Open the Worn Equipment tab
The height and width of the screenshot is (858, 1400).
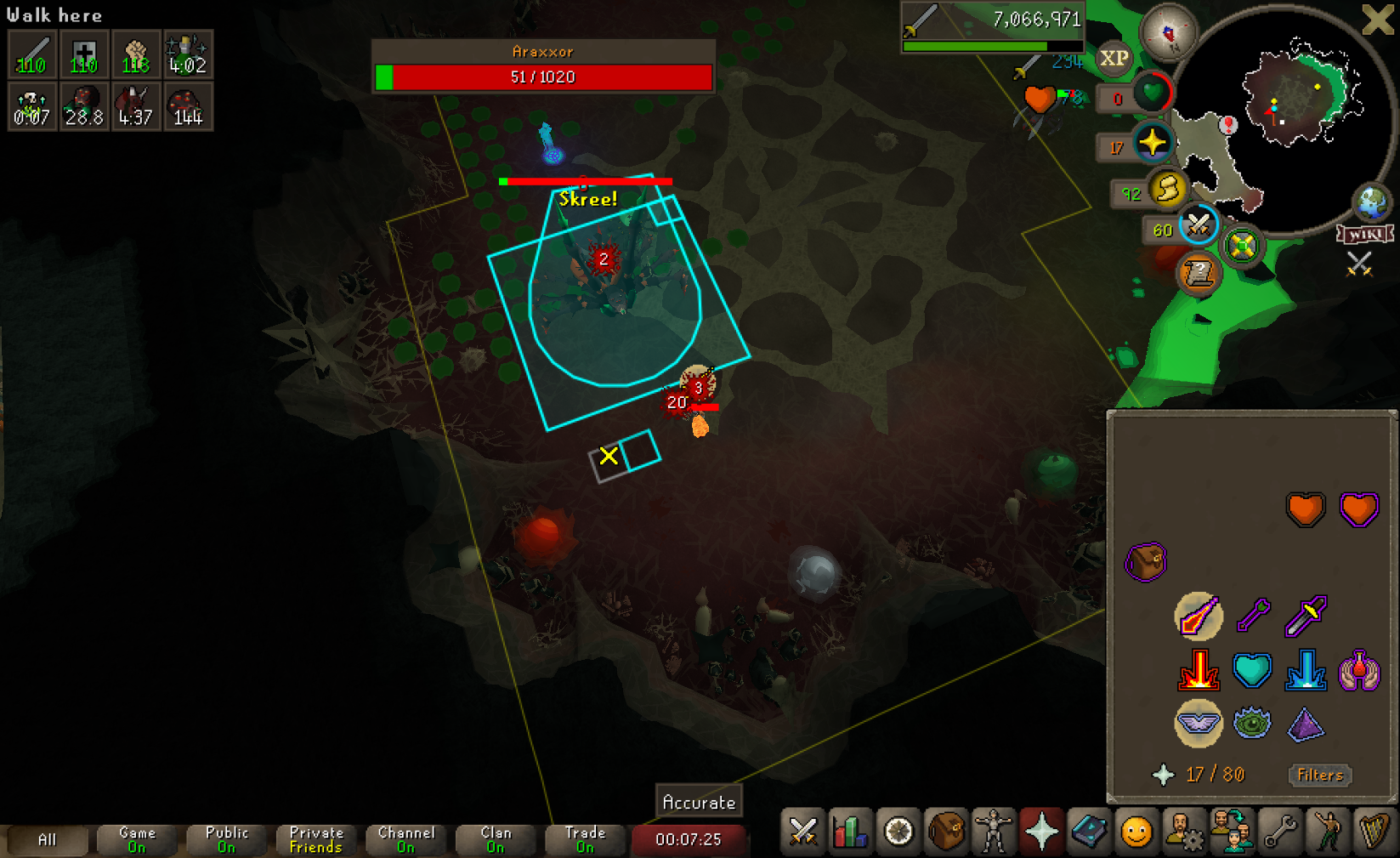(993, 832)
